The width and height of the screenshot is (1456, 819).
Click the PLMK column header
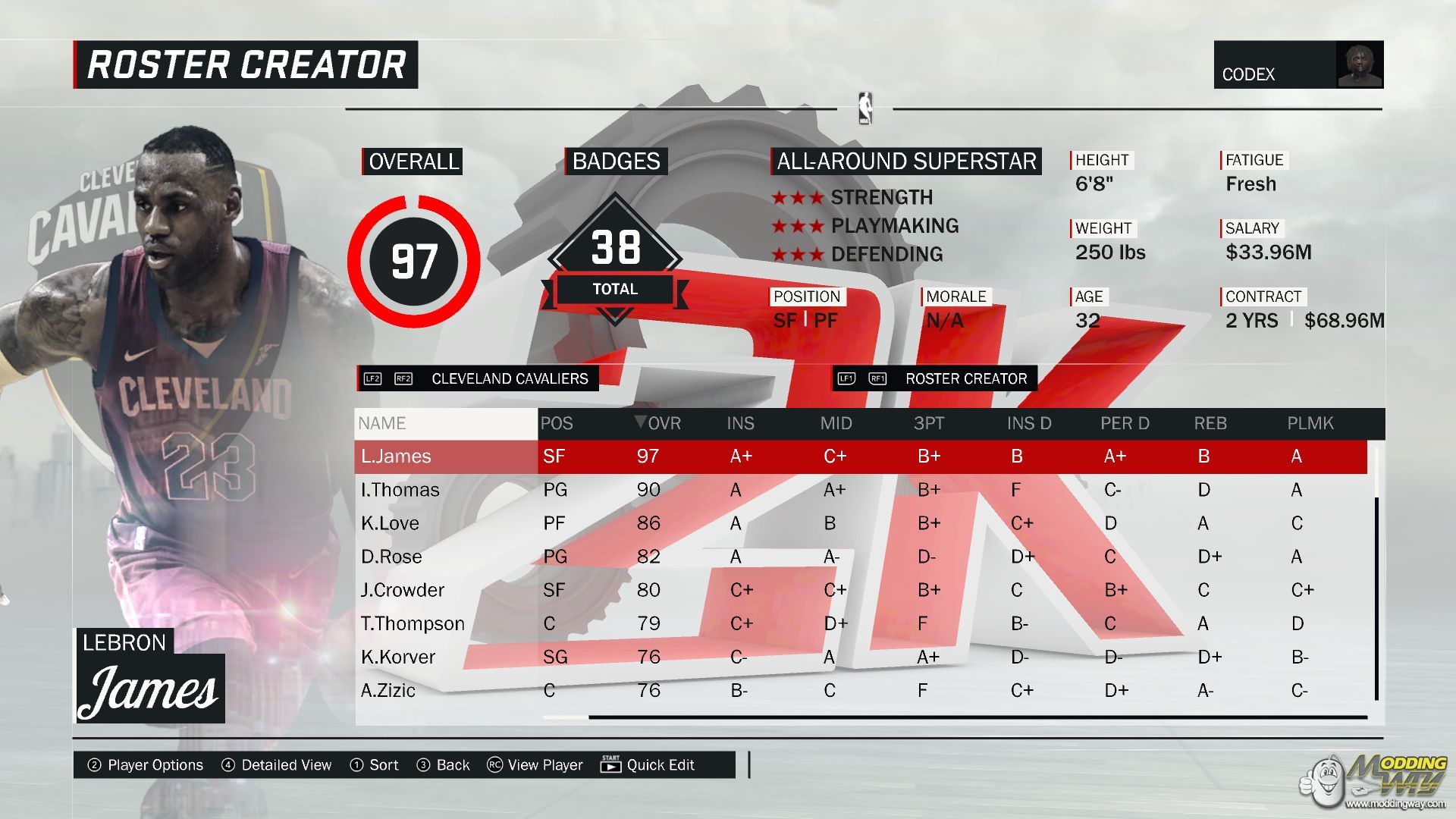pyautogui.click(x=1310, y=423)
